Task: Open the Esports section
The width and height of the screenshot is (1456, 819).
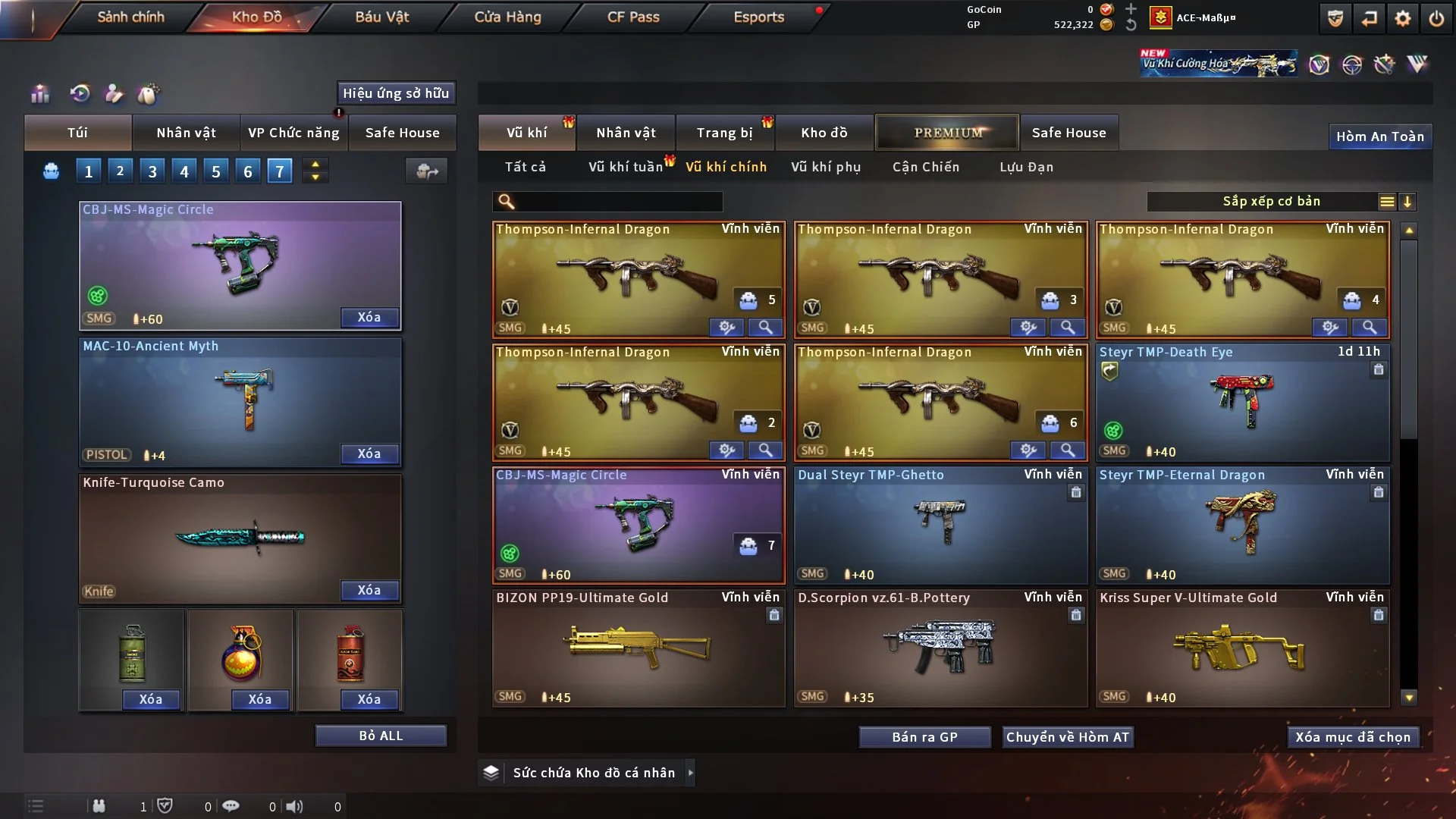Action: [758, 17]
